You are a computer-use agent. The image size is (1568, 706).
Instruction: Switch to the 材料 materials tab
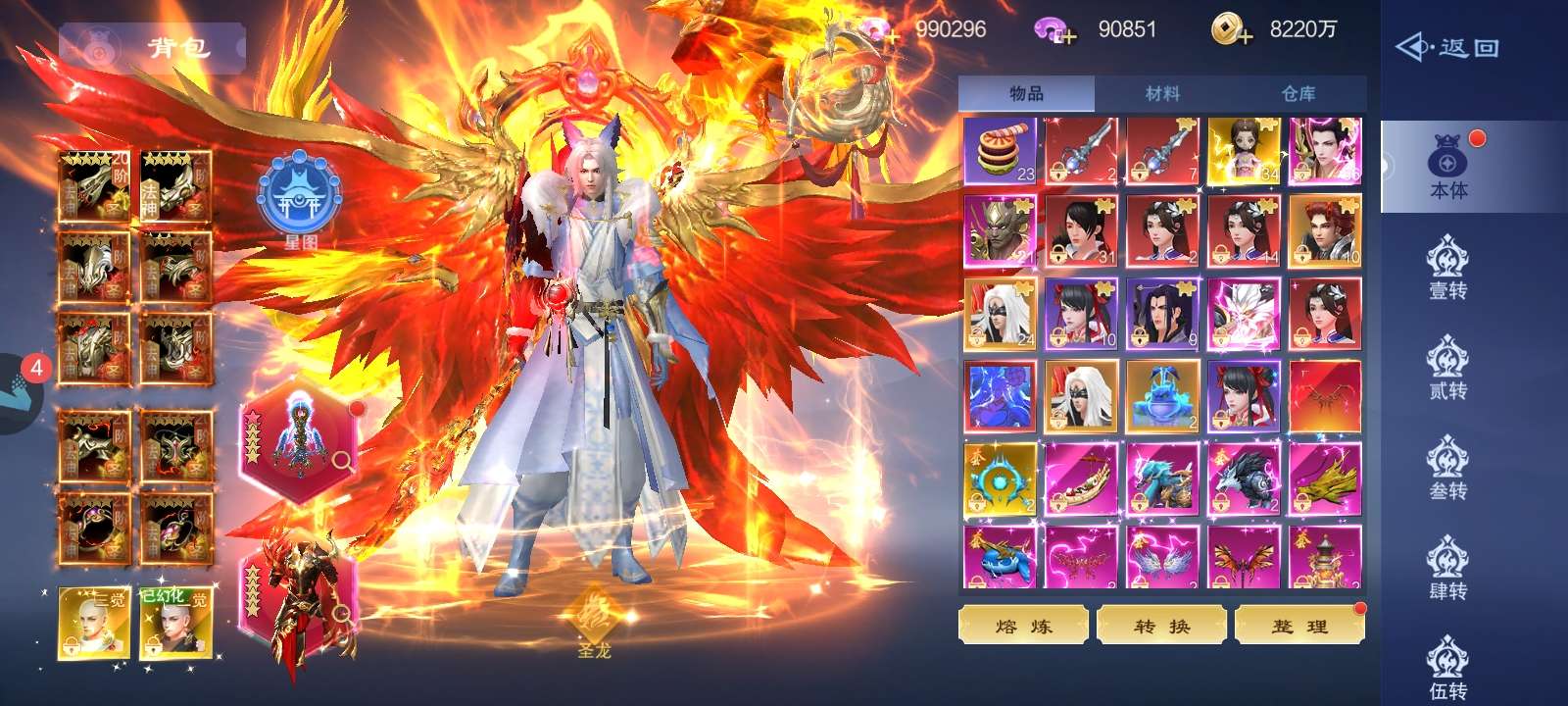[1162, 94]
